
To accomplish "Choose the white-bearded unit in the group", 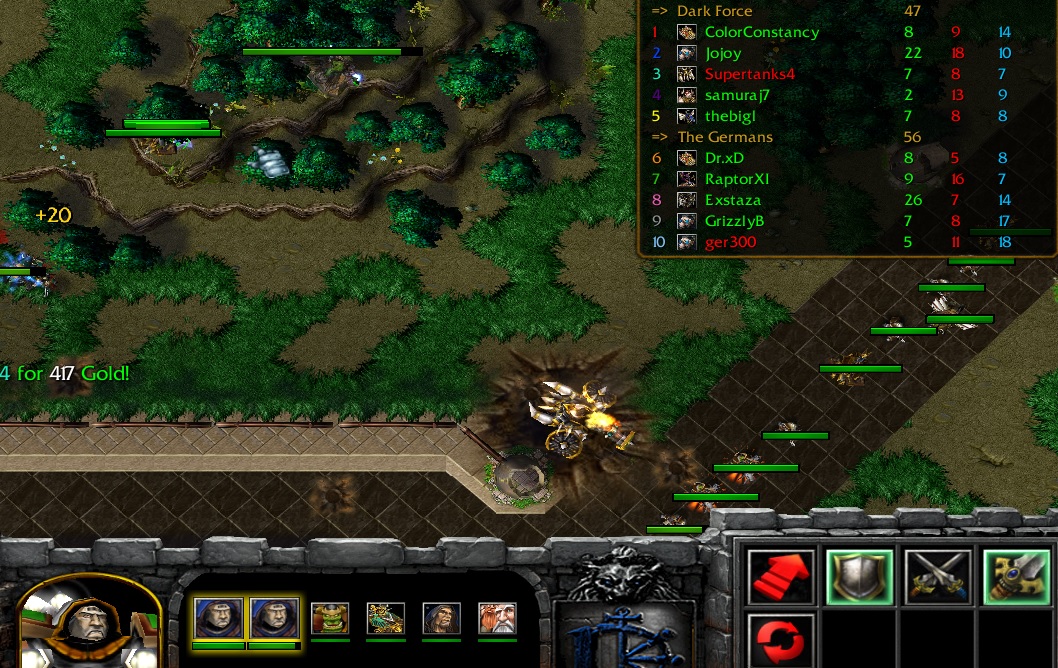I will (x=497, y=618).
